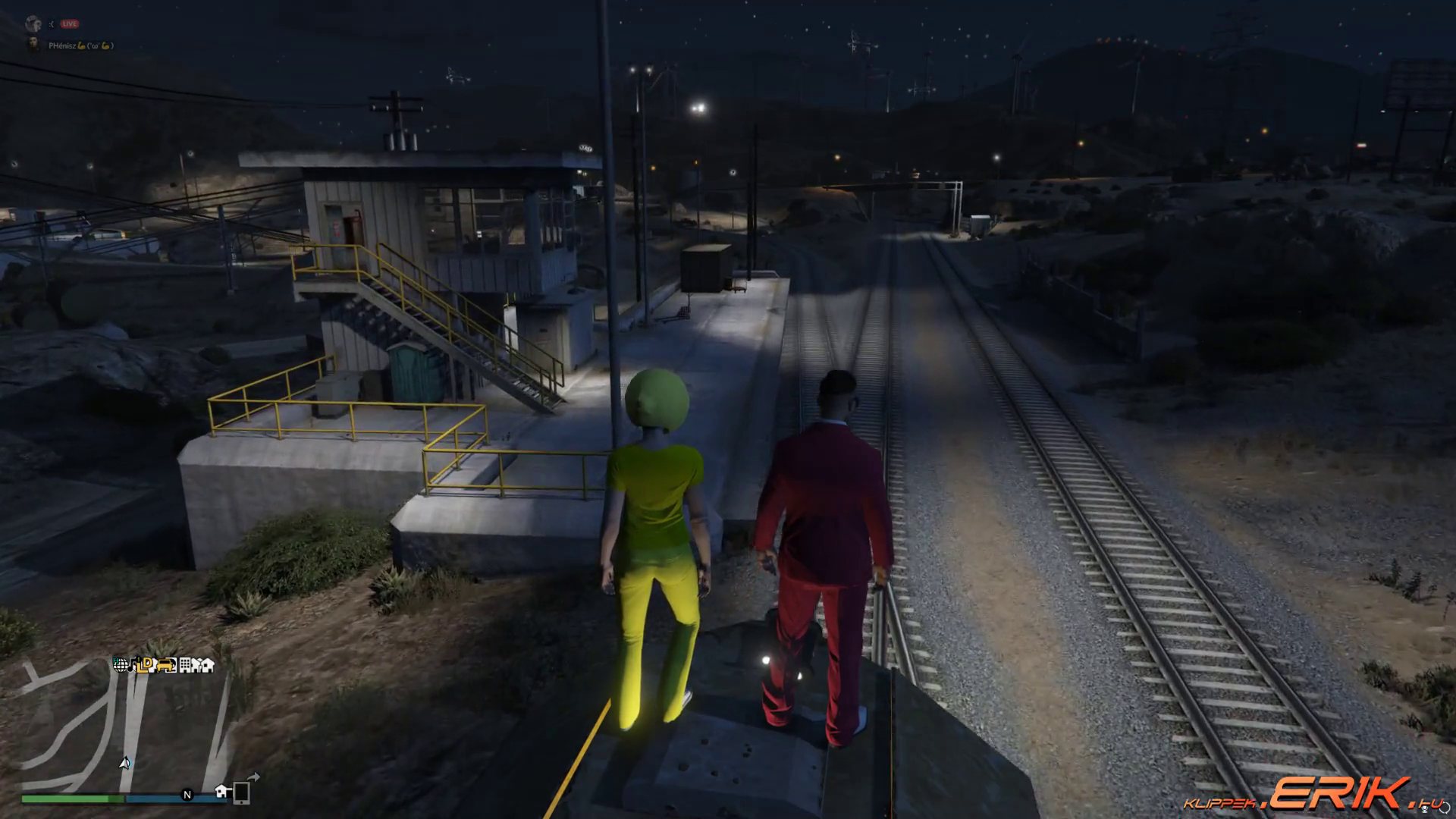Select the apartment building blip
1456x819 pixels.
tap(186, 665)
